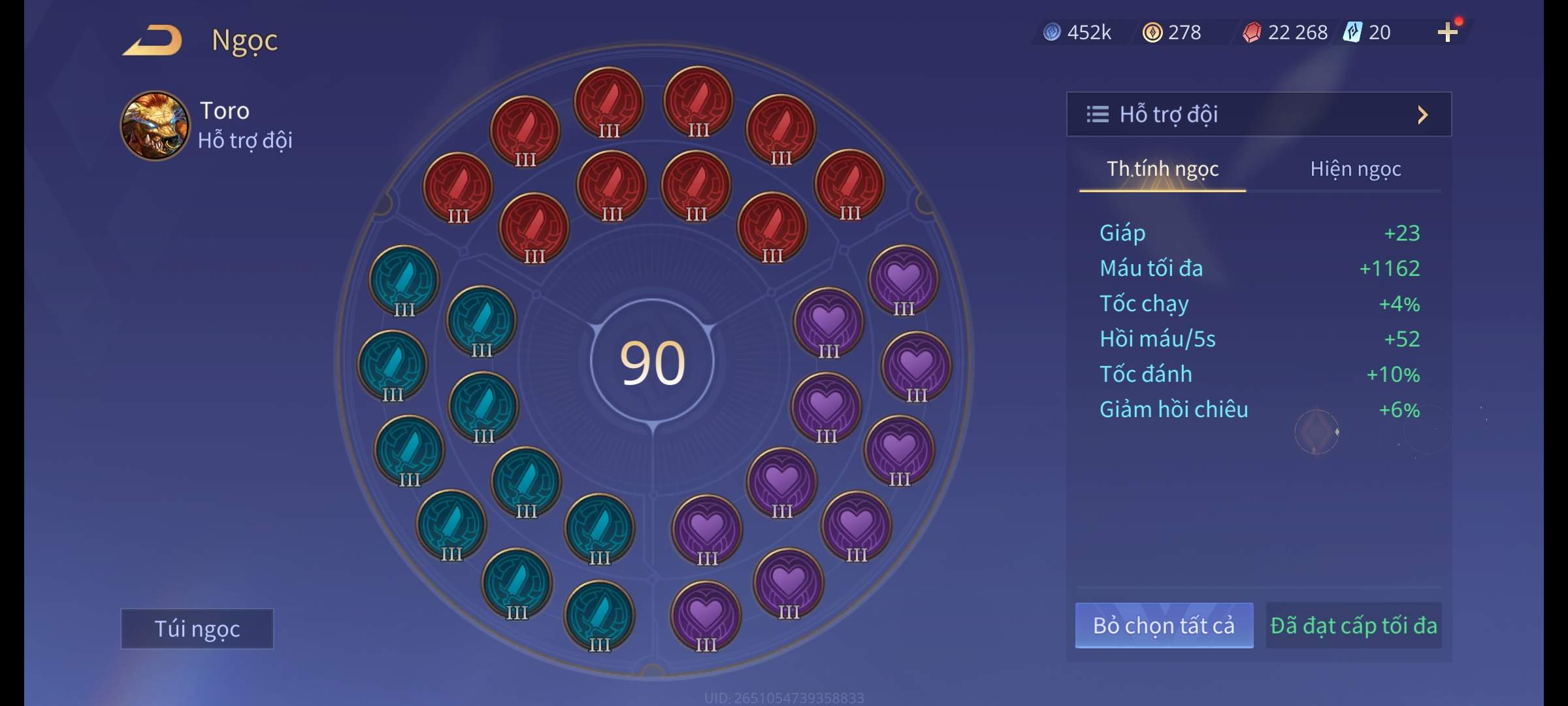Select Toro hero portrait

point(155,126)
